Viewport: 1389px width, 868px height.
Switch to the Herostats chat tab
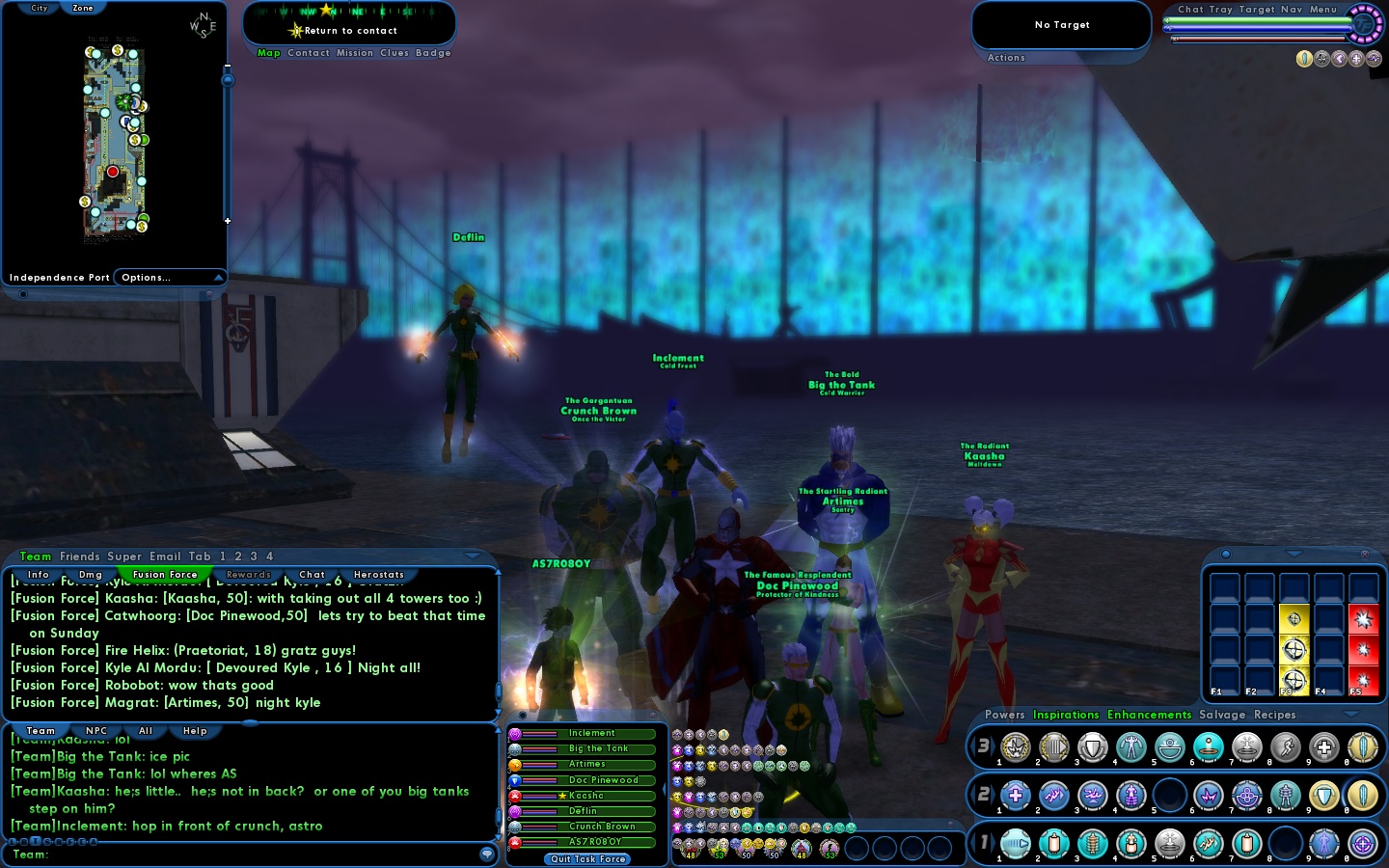[378, 575]
